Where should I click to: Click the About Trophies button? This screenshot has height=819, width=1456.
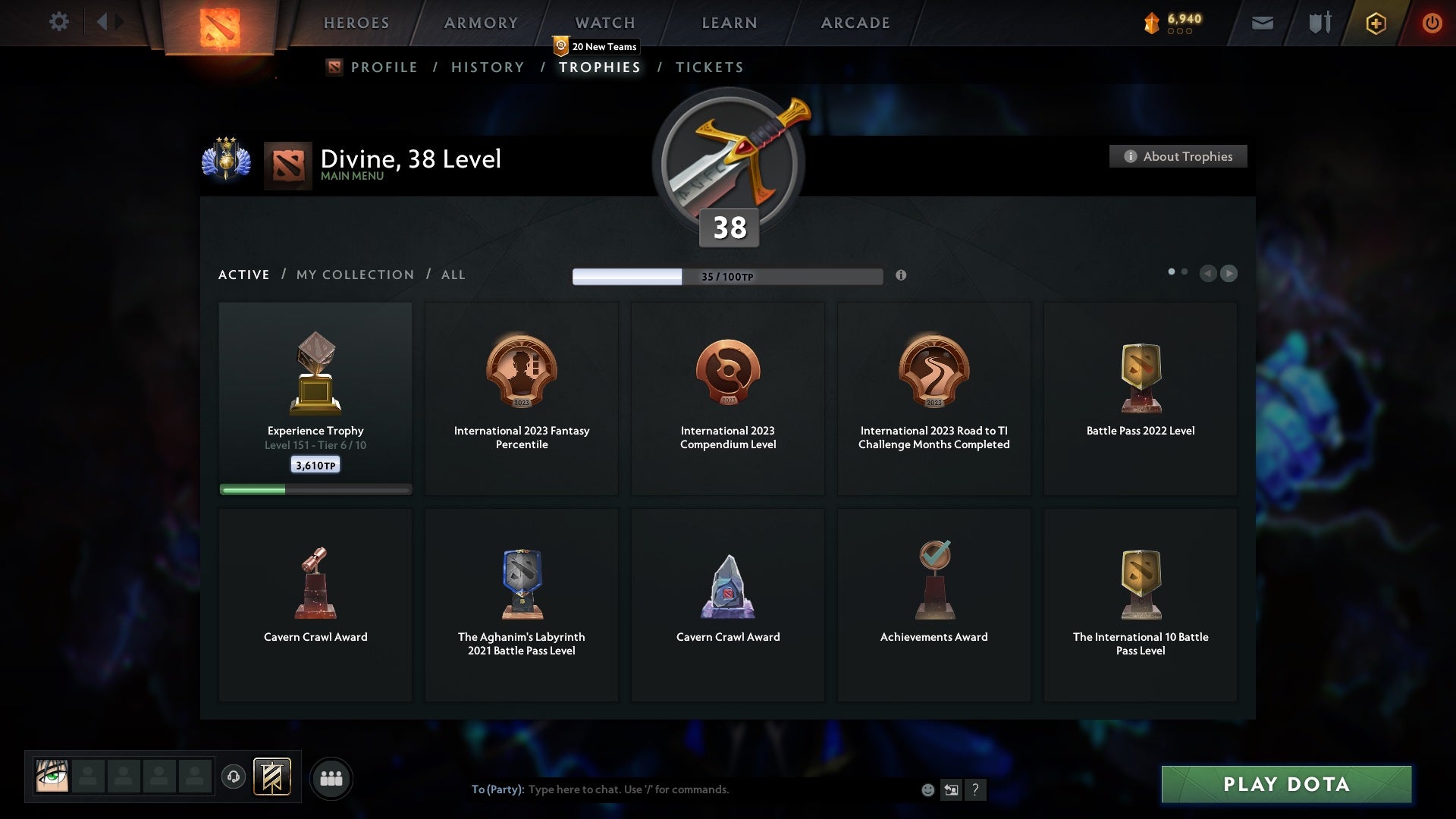click(x=1178, y=156)
